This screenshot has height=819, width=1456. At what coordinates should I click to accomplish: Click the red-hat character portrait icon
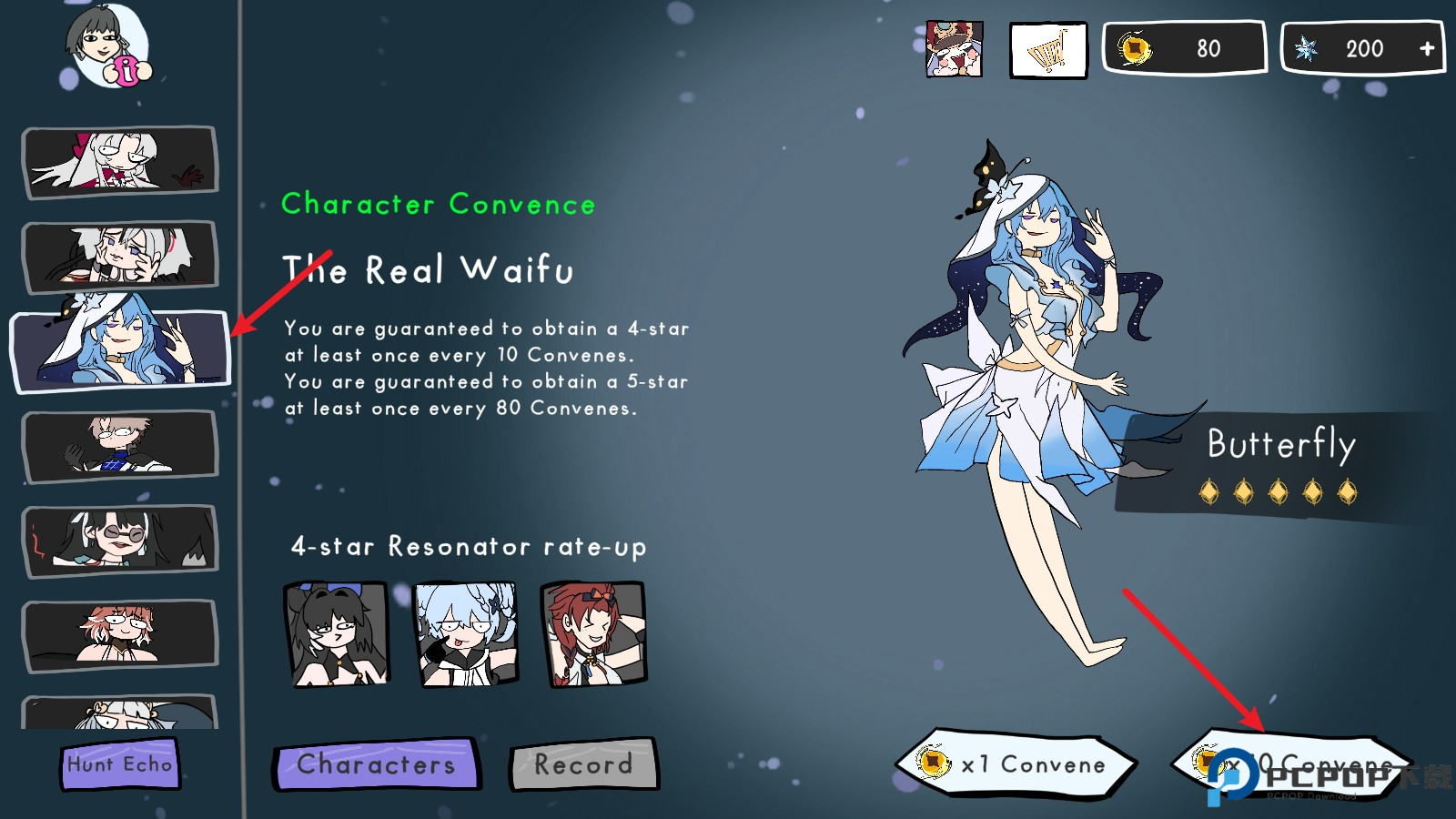954,49
